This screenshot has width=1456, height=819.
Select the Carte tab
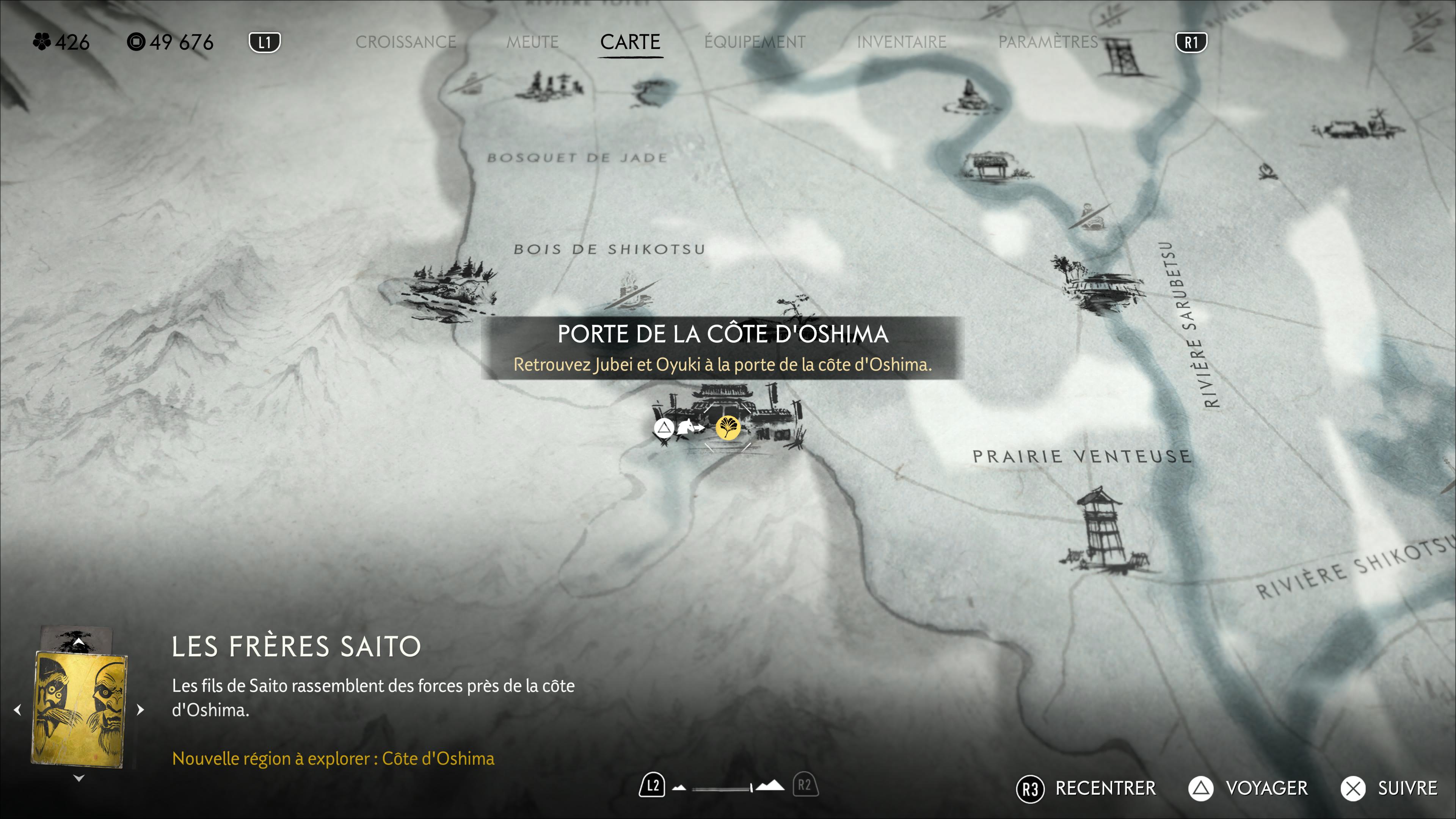tap(630, 42)
